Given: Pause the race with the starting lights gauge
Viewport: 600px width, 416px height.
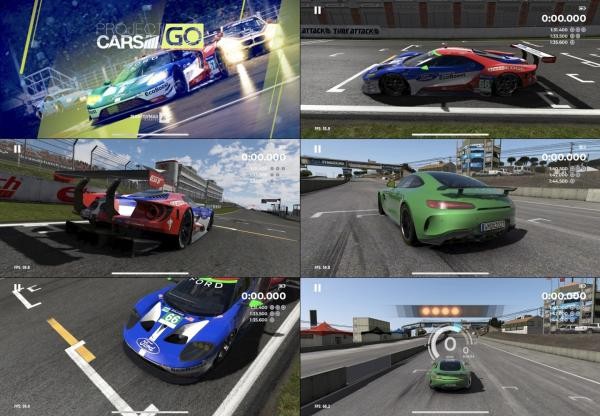Looking at the screenshot, I should pyautogui.click(x=318, y=290).
